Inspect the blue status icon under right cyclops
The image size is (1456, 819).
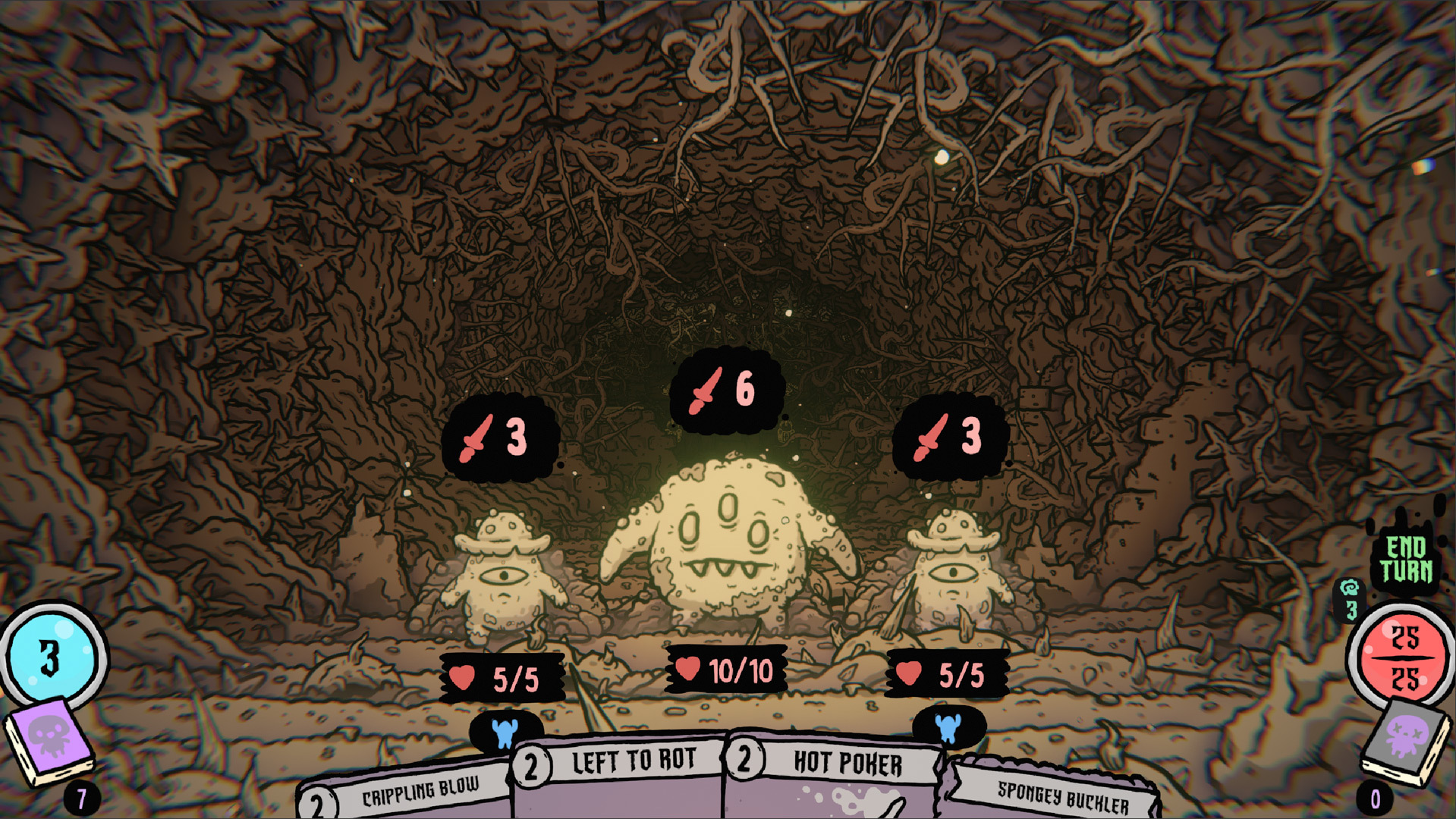coord(951,726)
